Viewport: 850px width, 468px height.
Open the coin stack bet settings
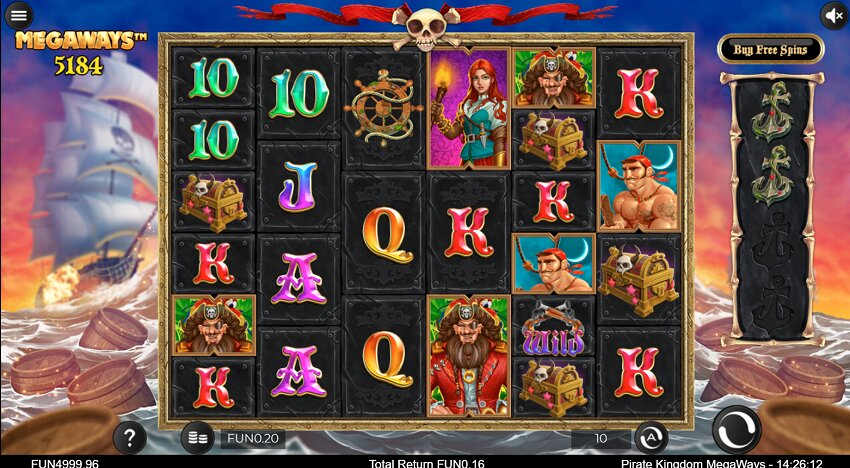[197, 437]
